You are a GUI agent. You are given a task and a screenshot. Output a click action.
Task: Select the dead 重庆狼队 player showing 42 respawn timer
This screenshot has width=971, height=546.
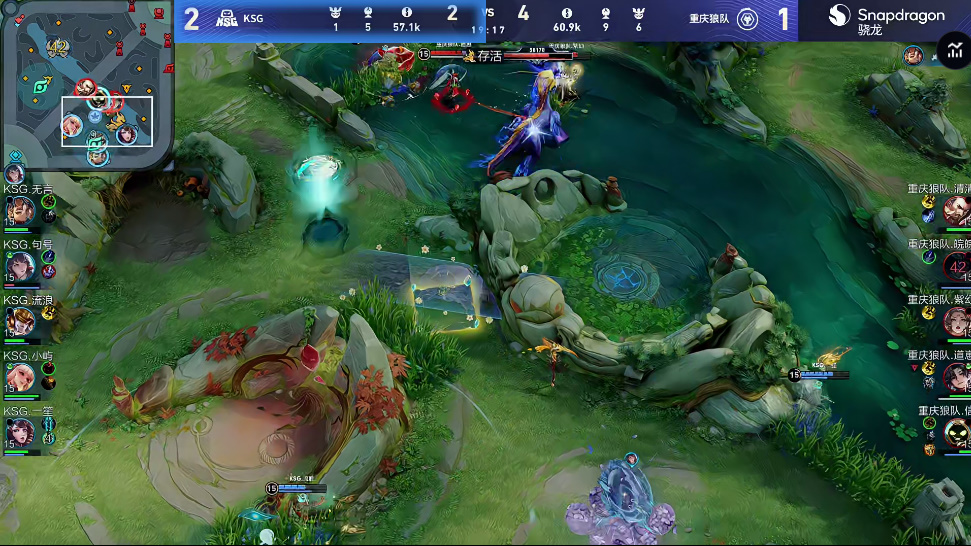tap(956, 266)
